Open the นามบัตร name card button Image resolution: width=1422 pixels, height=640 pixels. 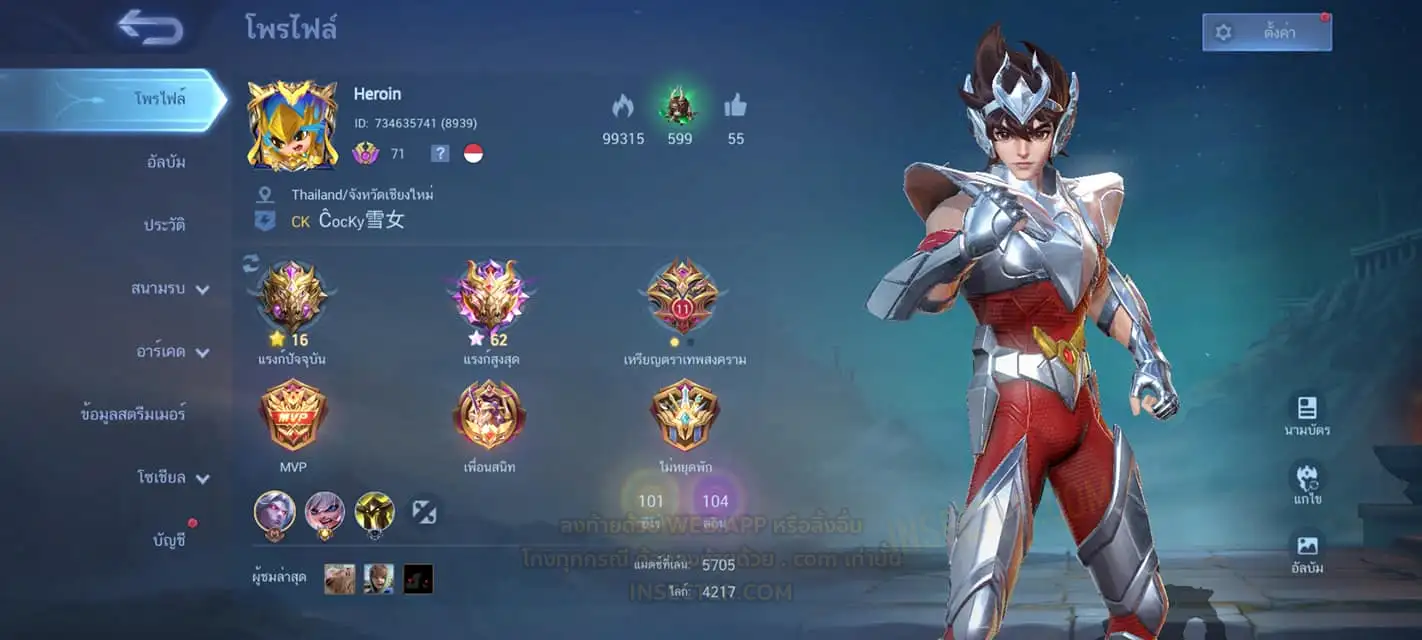(1307, 415)
